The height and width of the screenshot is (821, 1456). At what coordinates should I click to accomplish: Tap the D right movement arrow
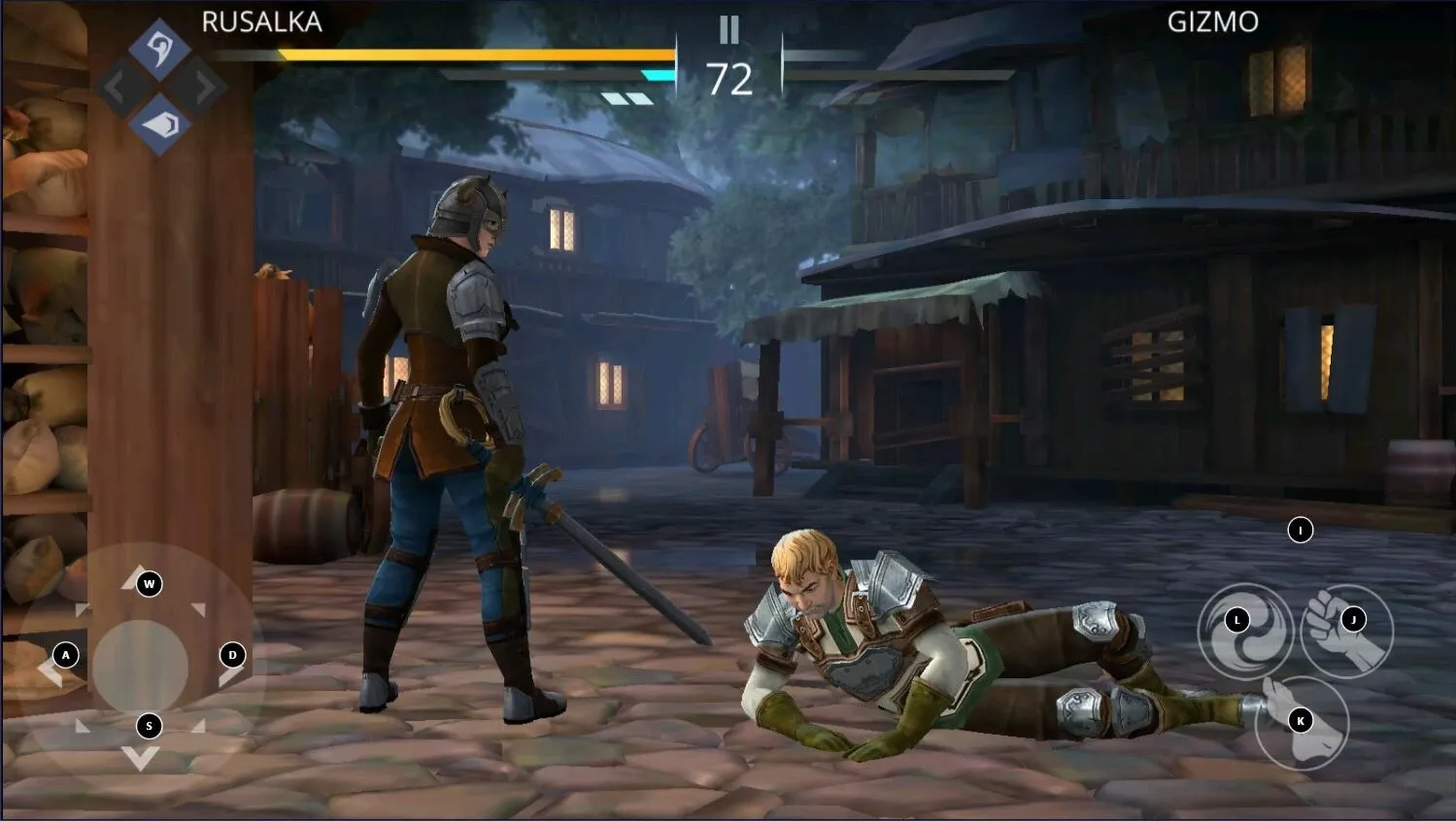click(x=231, y=655)
